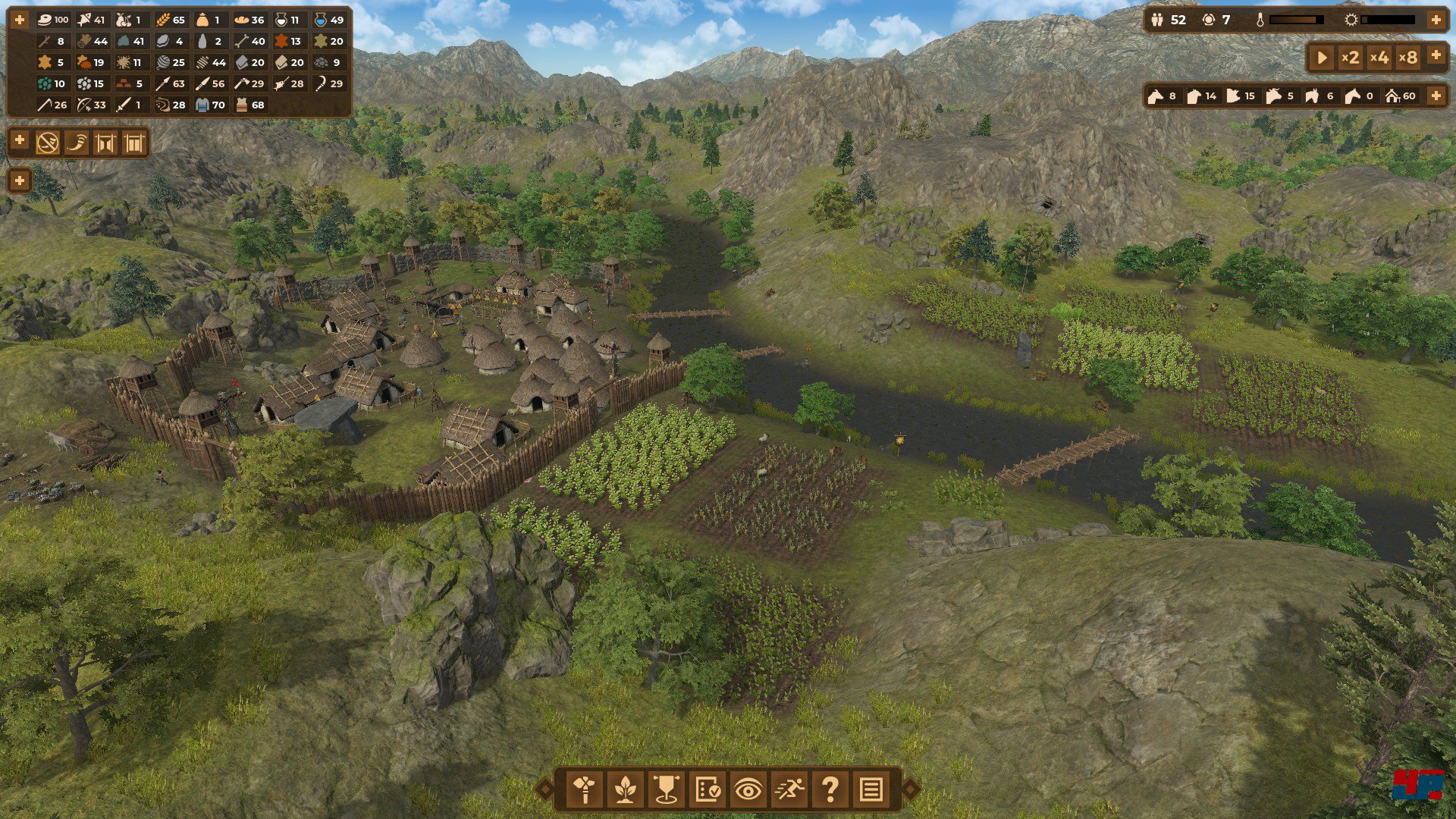The image size is (1456, 819).
Task: Toggle the disable-alarm crossed horn button
Action: (47, 142)
